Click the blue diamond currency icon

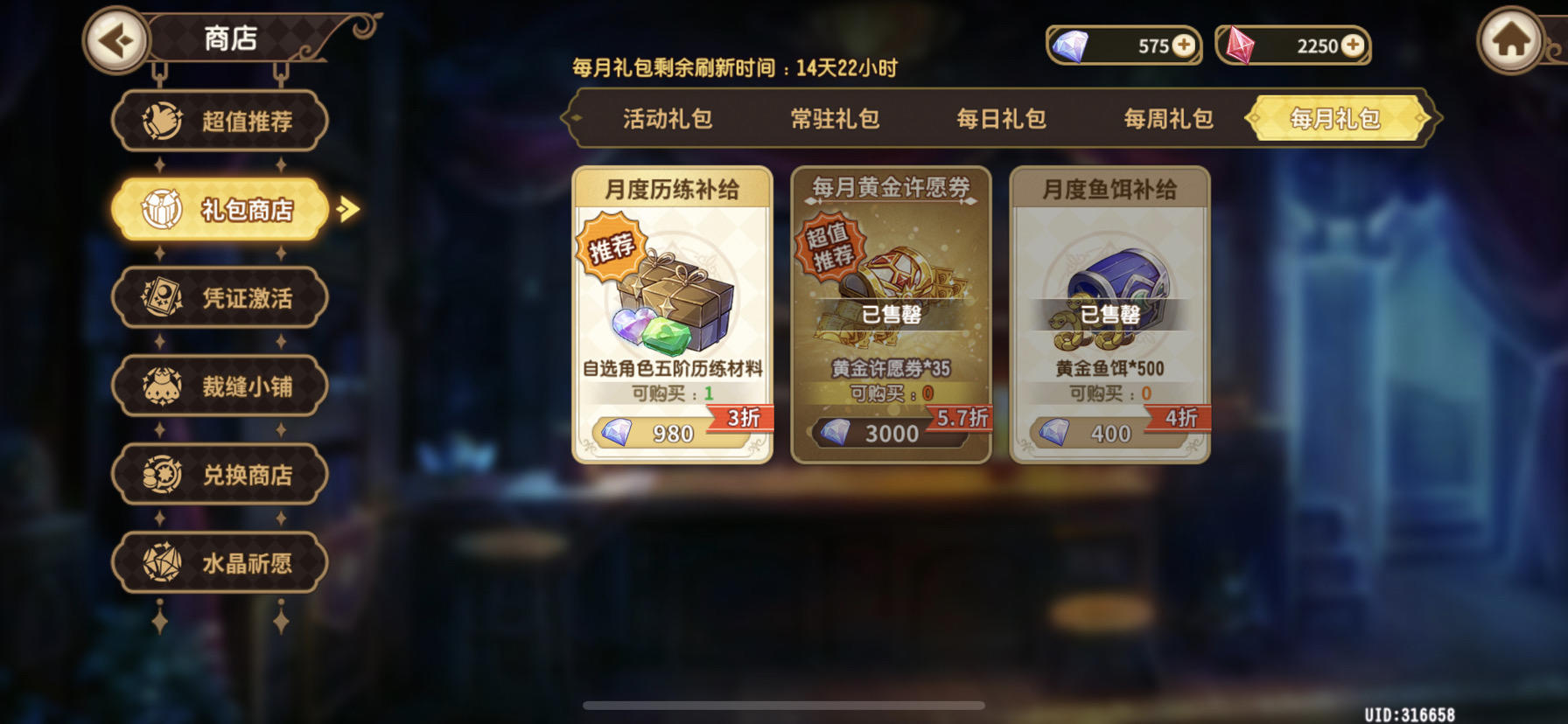pos(1069,46)
